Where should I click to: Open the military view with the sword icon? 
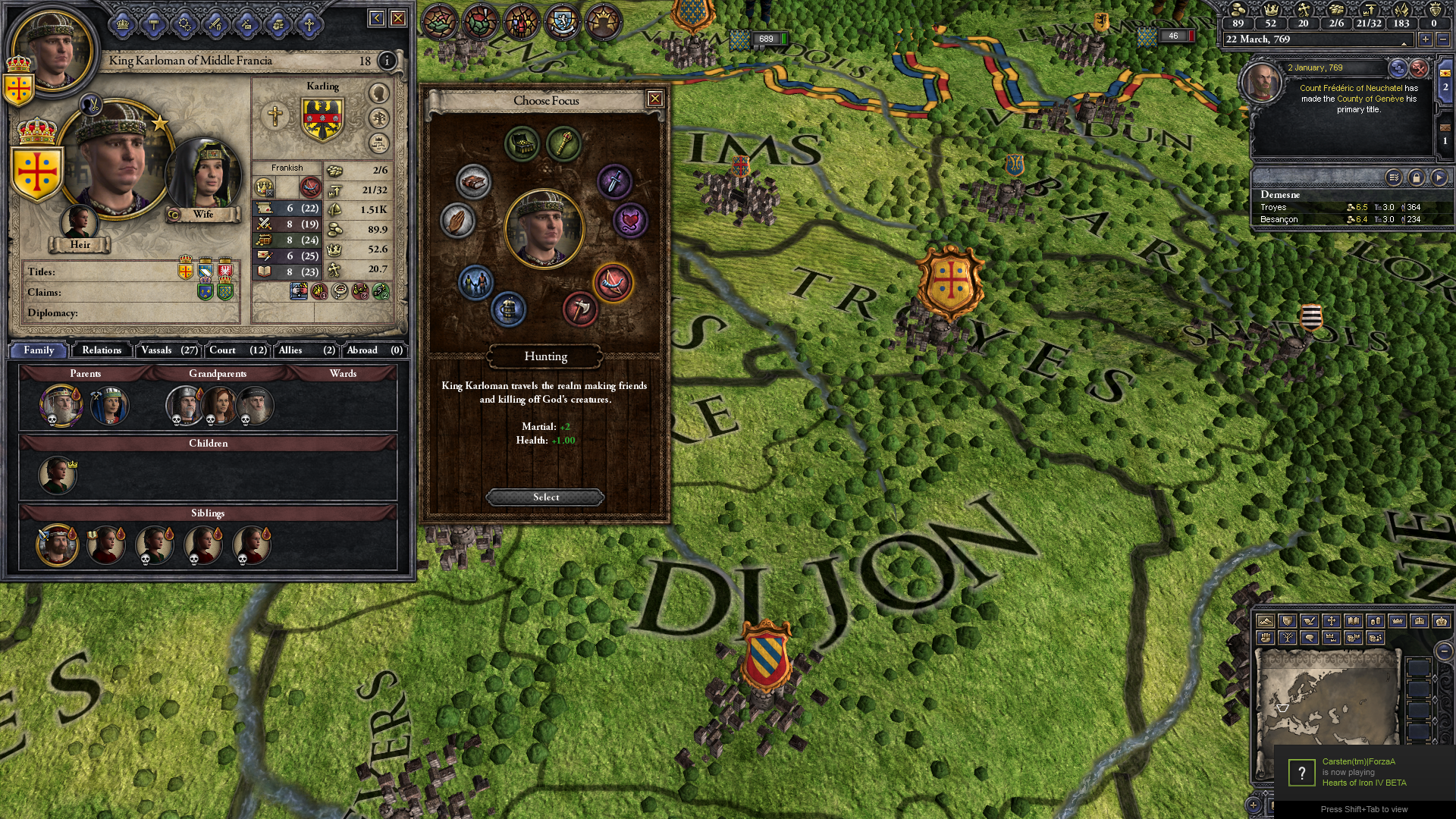click(x=215, y=24)
